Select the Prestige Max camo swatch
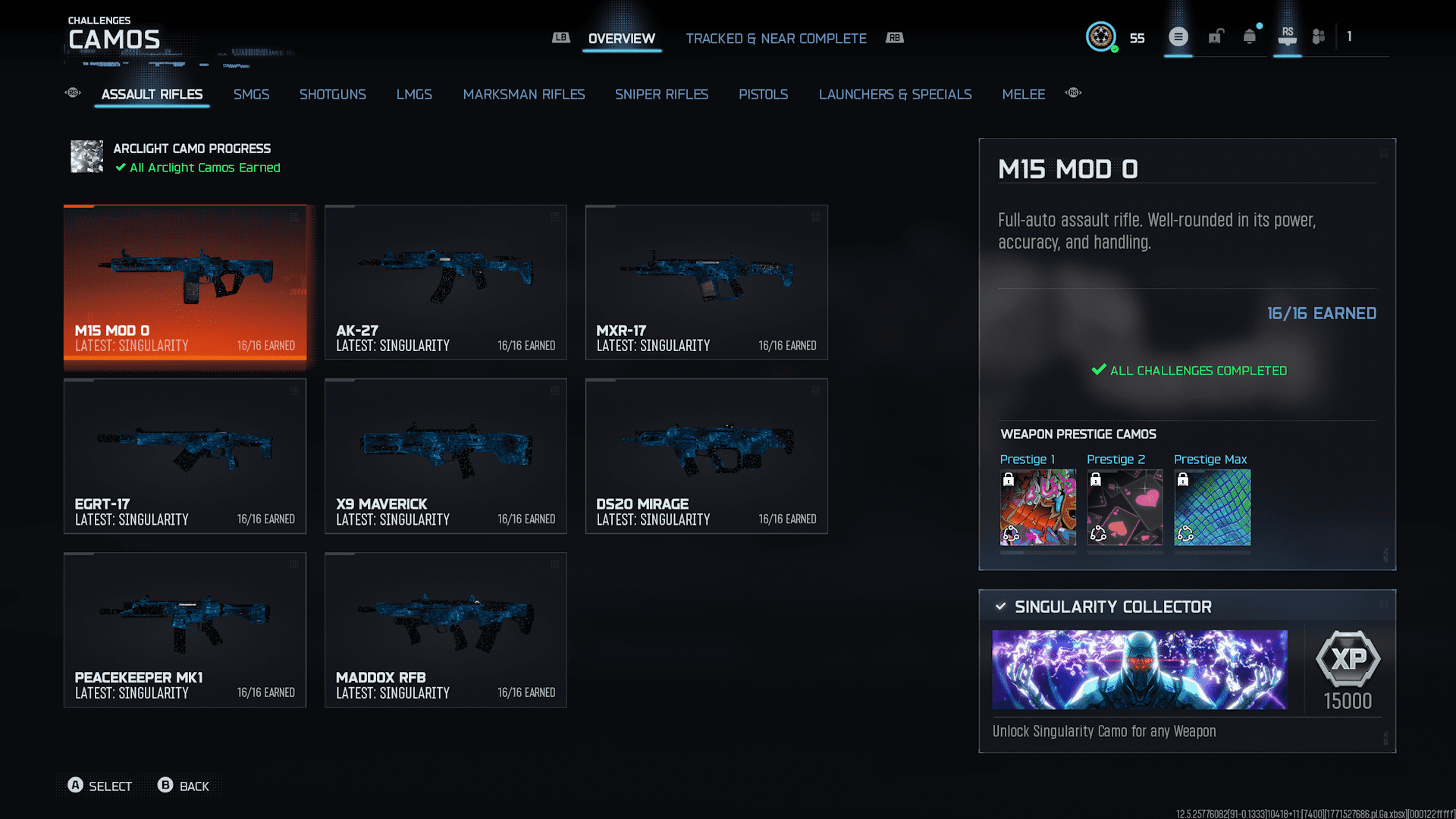Screen dimensions: 1456x819 coord(1211,507)
